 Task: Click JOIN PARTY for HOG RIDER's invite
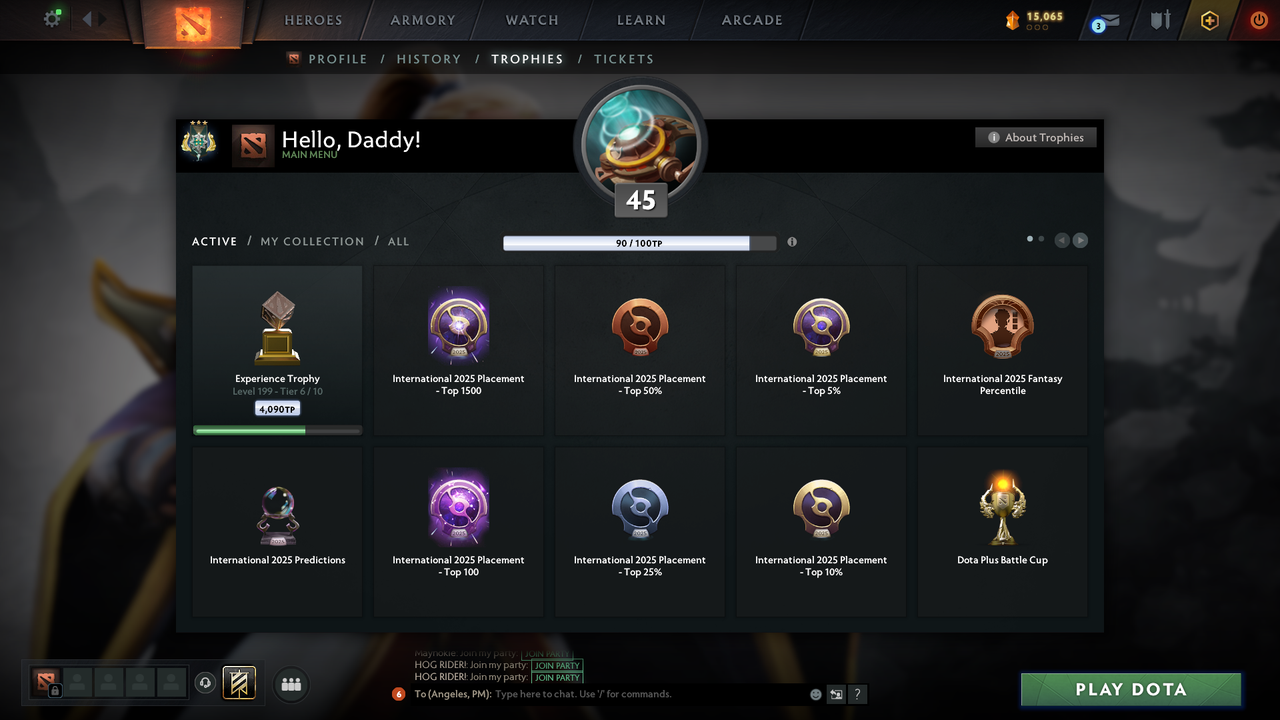[x=557, y=665]
